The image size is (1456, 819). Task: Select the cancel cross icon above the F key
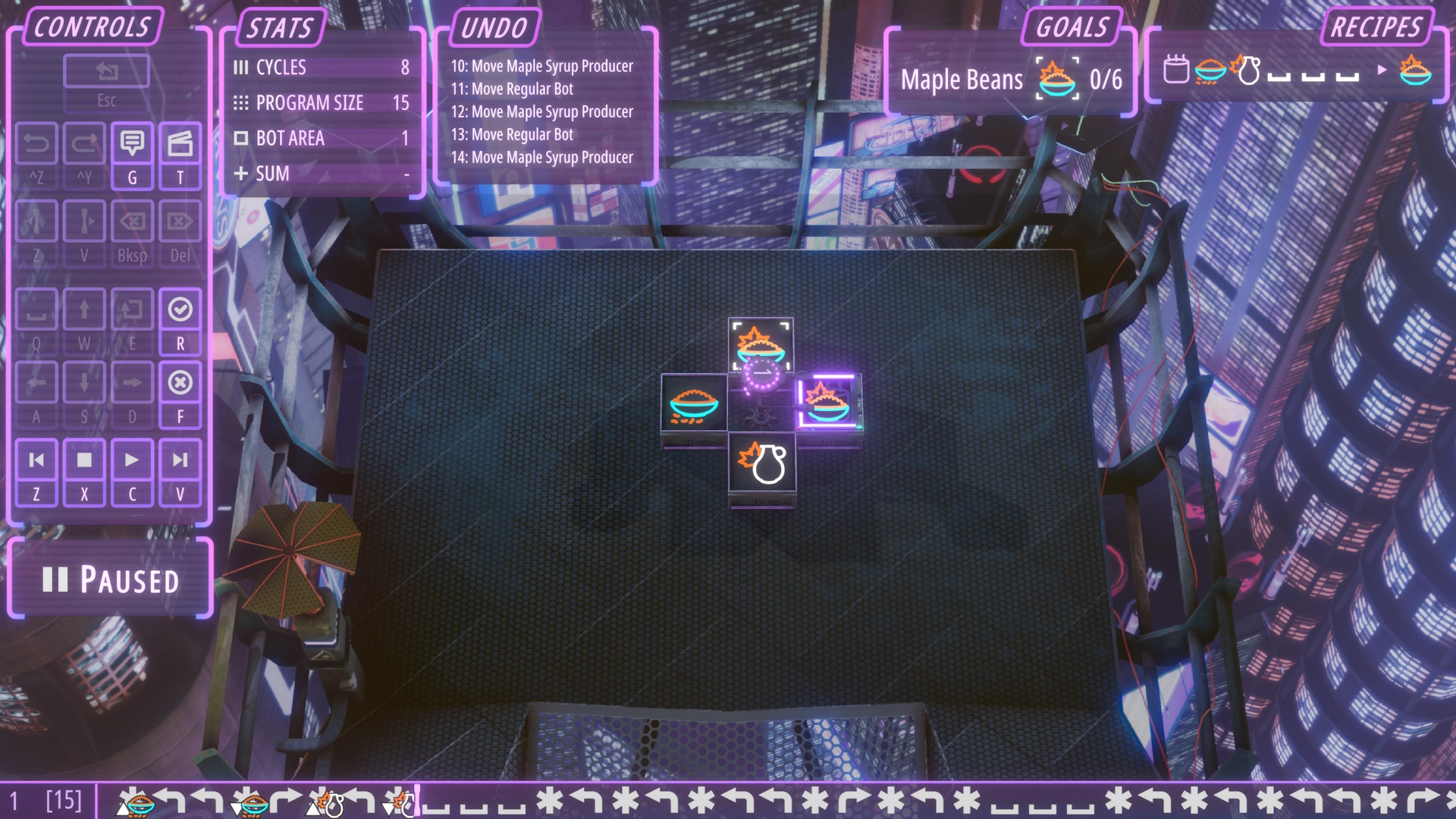tap(180, 381)
